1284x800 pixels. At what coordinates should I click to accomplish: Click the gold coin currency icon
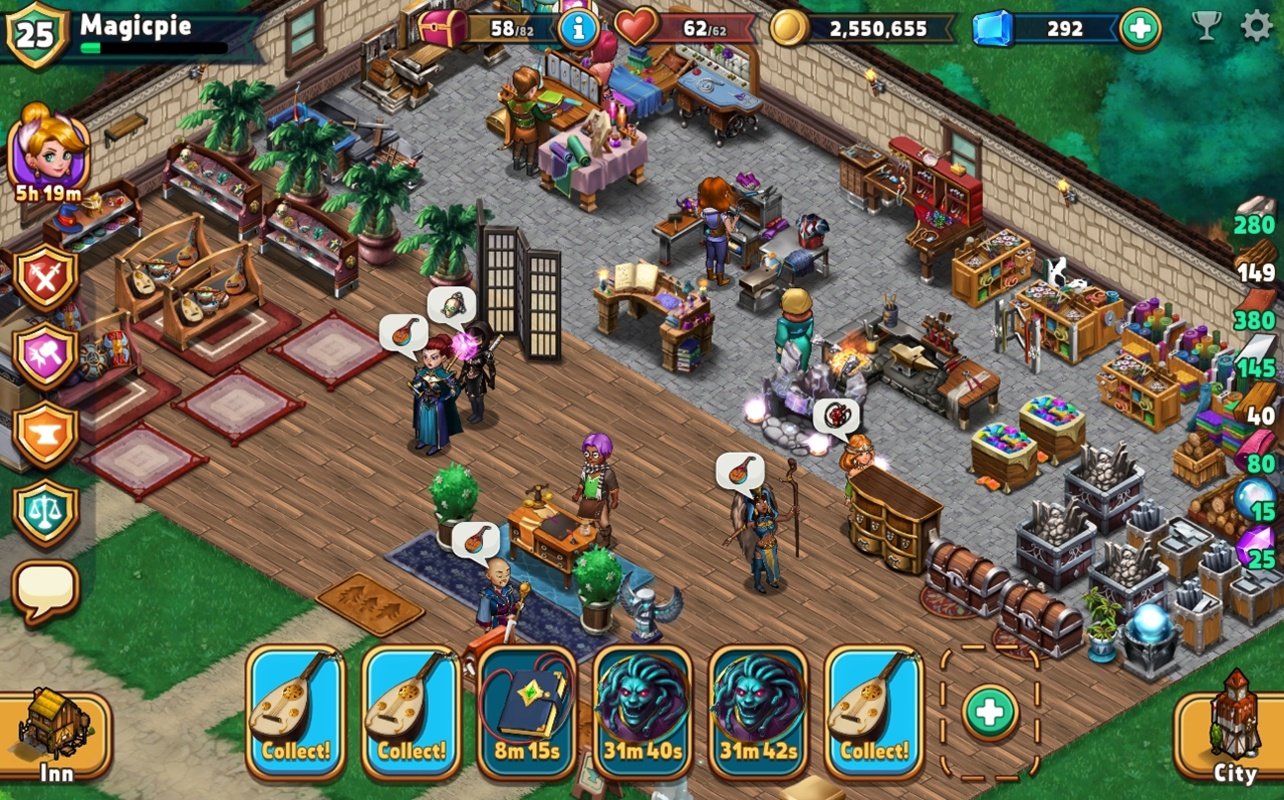(x=789, y=28)
